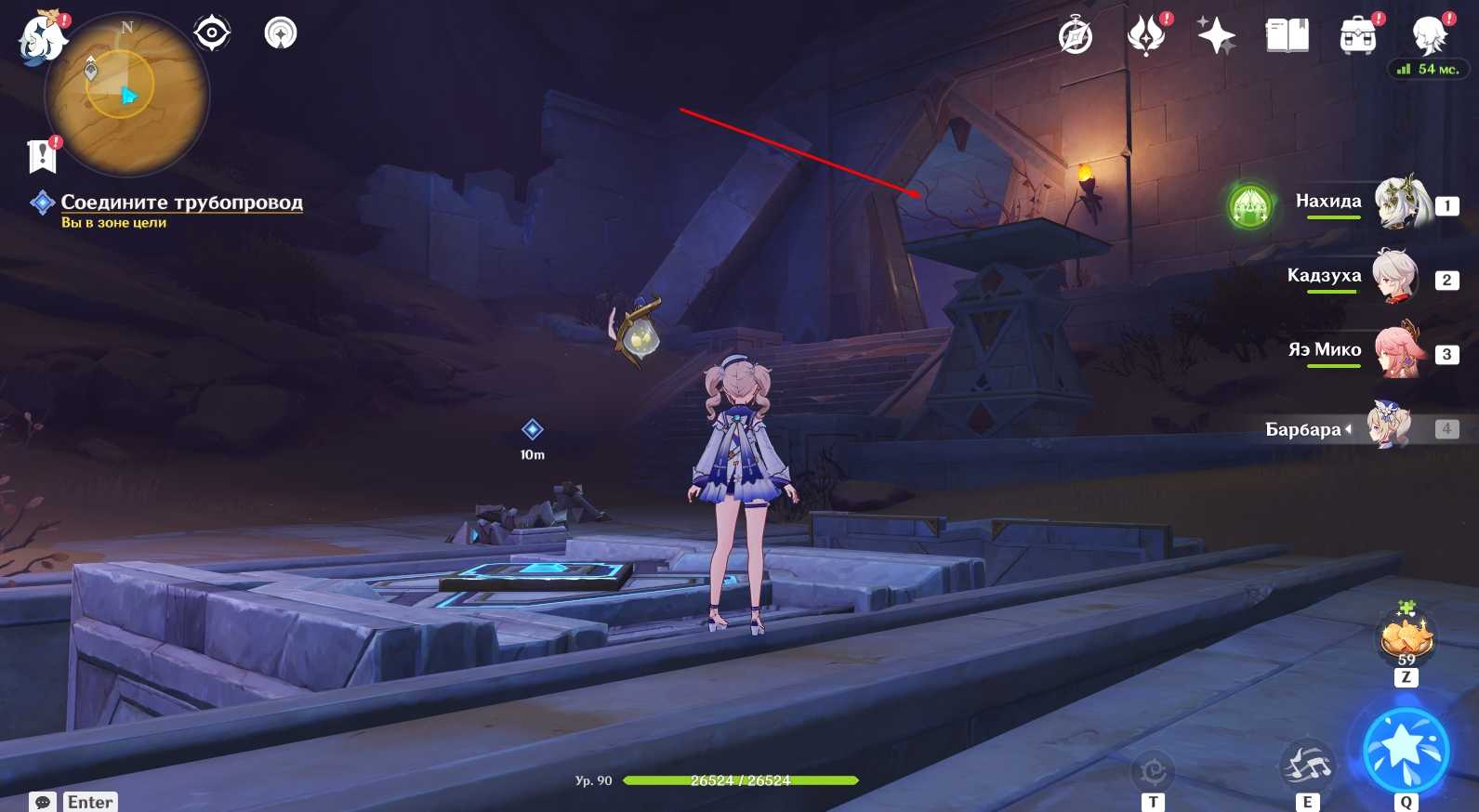Click the green Nahida burst ready icon

[x=1250, y=205]
